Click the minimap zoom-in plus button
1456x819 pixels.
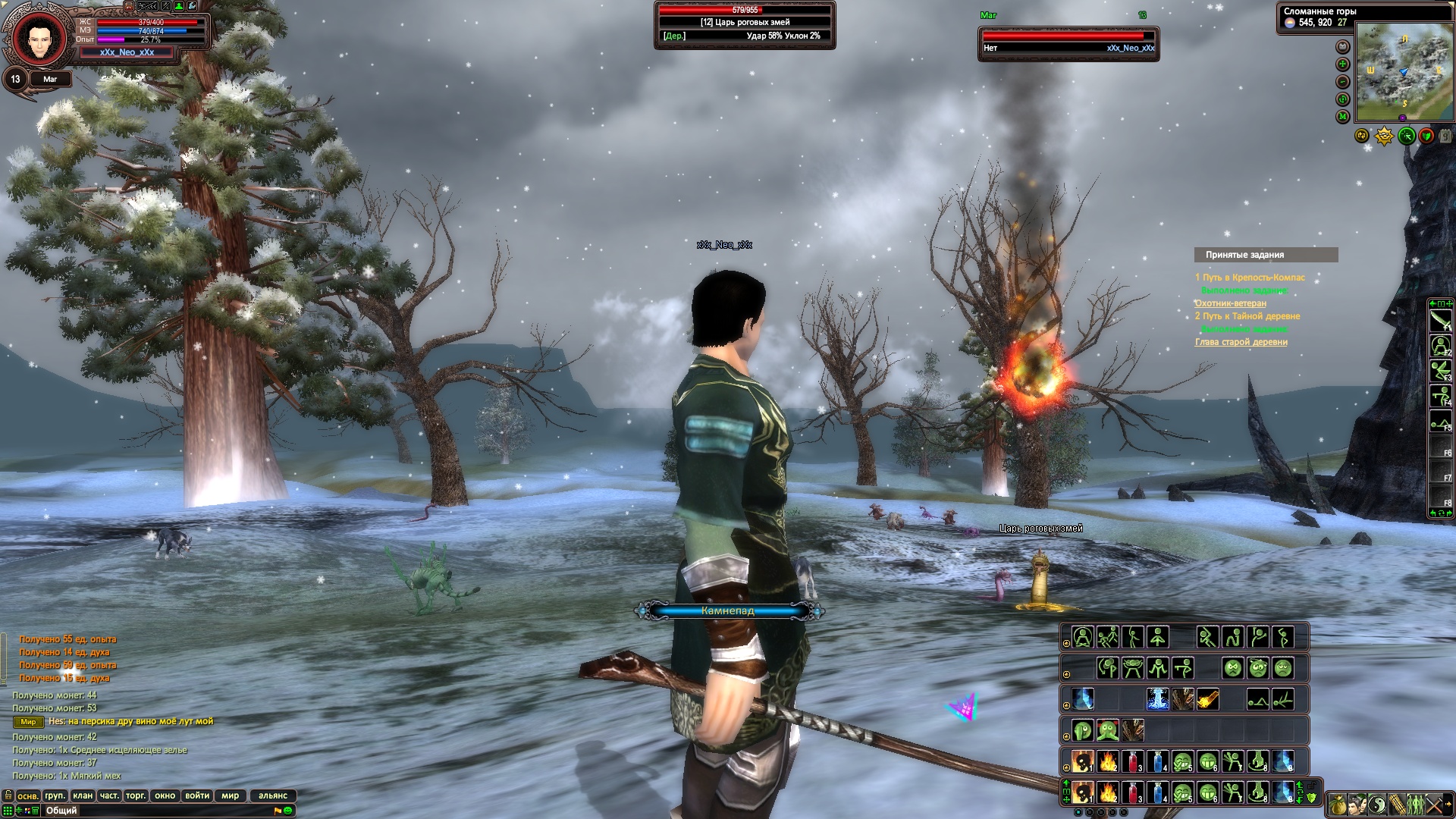[x=1343, y=64]
